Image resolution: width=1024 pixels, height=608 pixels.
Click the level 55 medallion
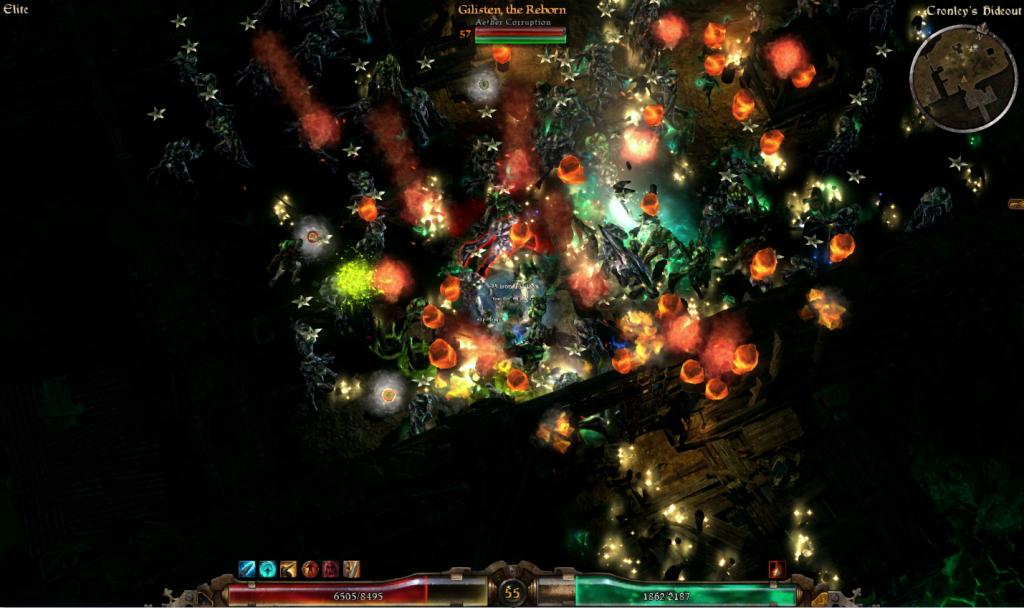[x=513, y=592]
